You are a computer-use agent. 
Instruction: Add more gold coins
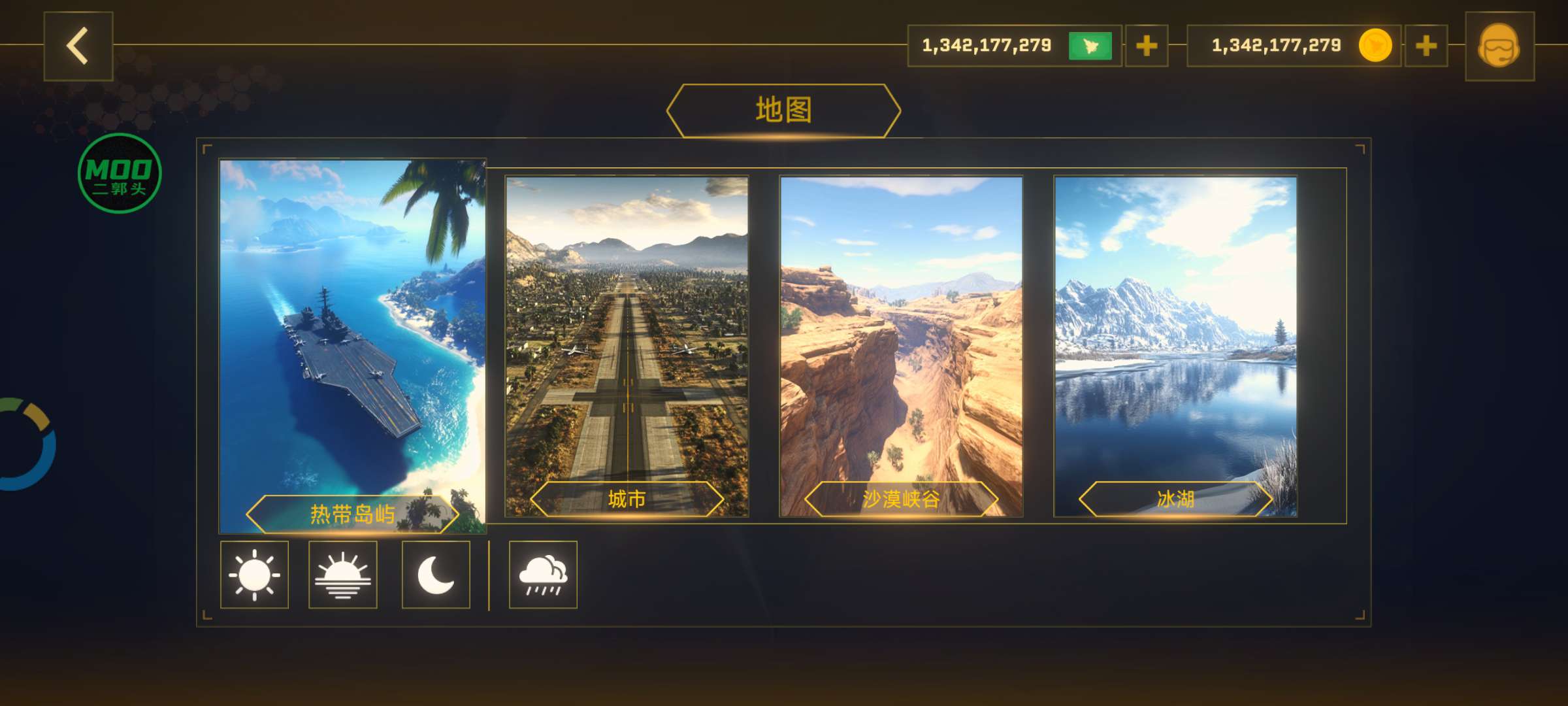1426,46
